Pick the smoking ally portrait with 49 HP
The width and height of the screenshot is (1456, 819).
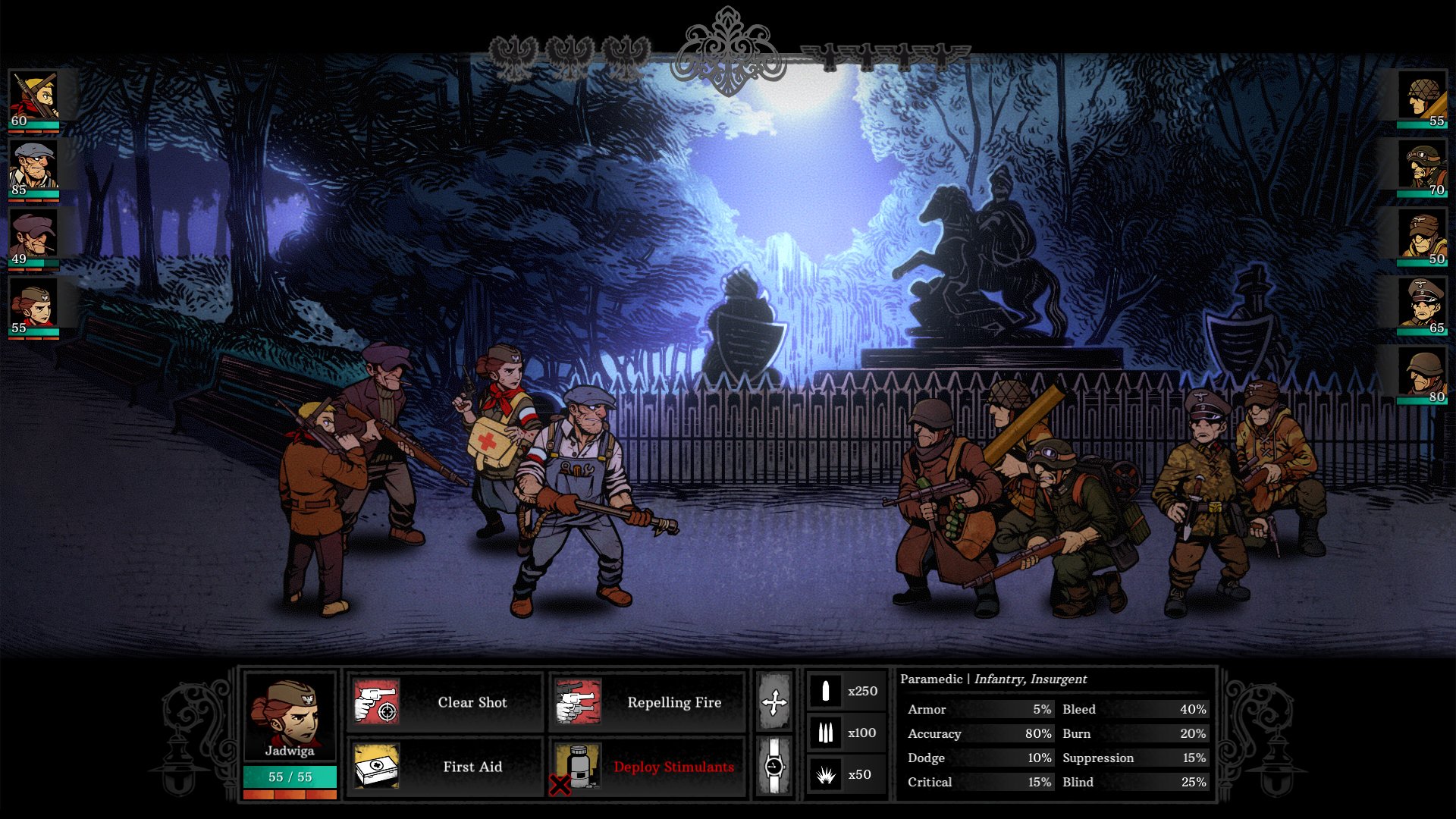click(x=33, y=237)
